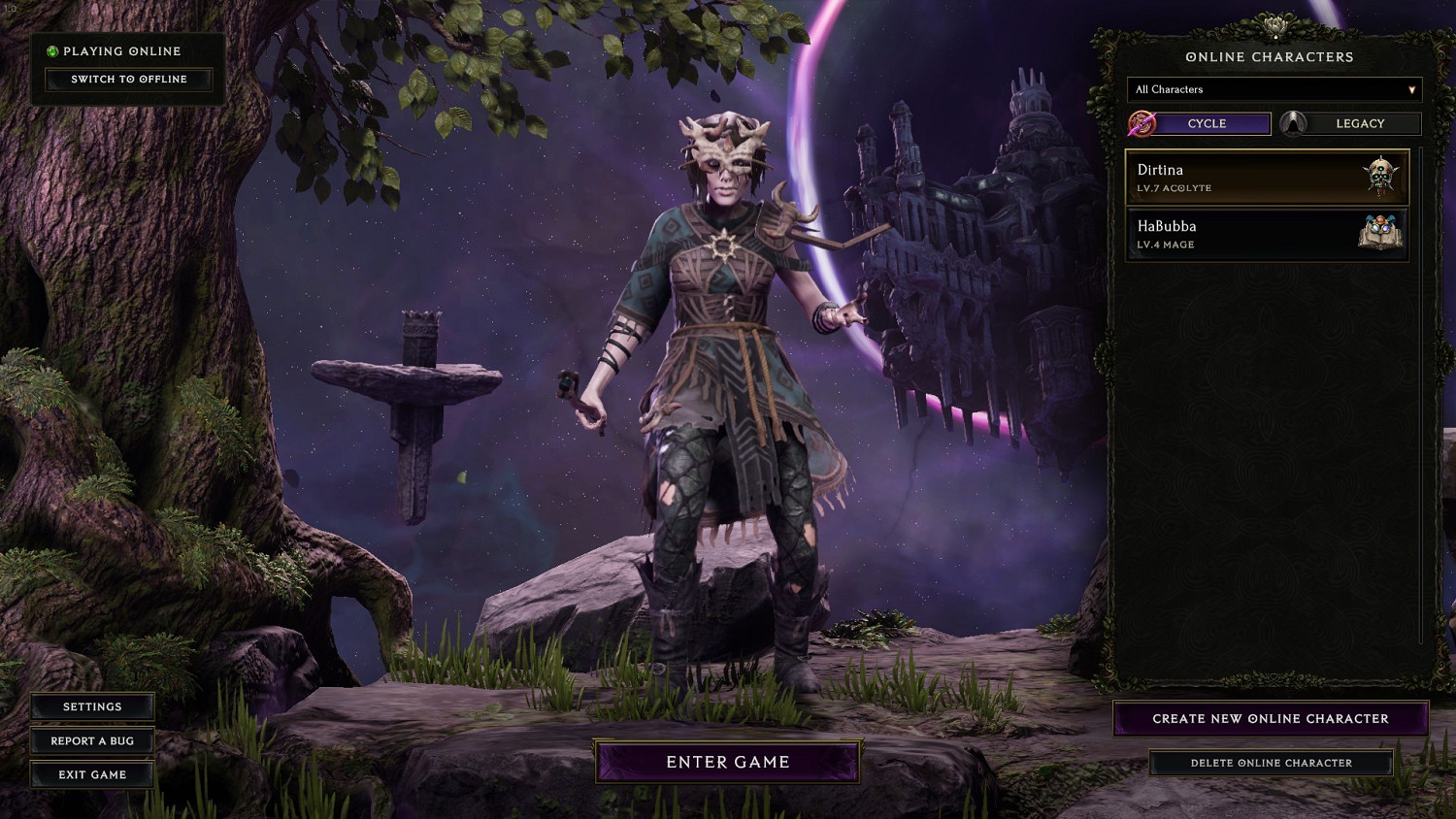Report a bug
Screen dimensions: 1456x819
tap(92, 740)
